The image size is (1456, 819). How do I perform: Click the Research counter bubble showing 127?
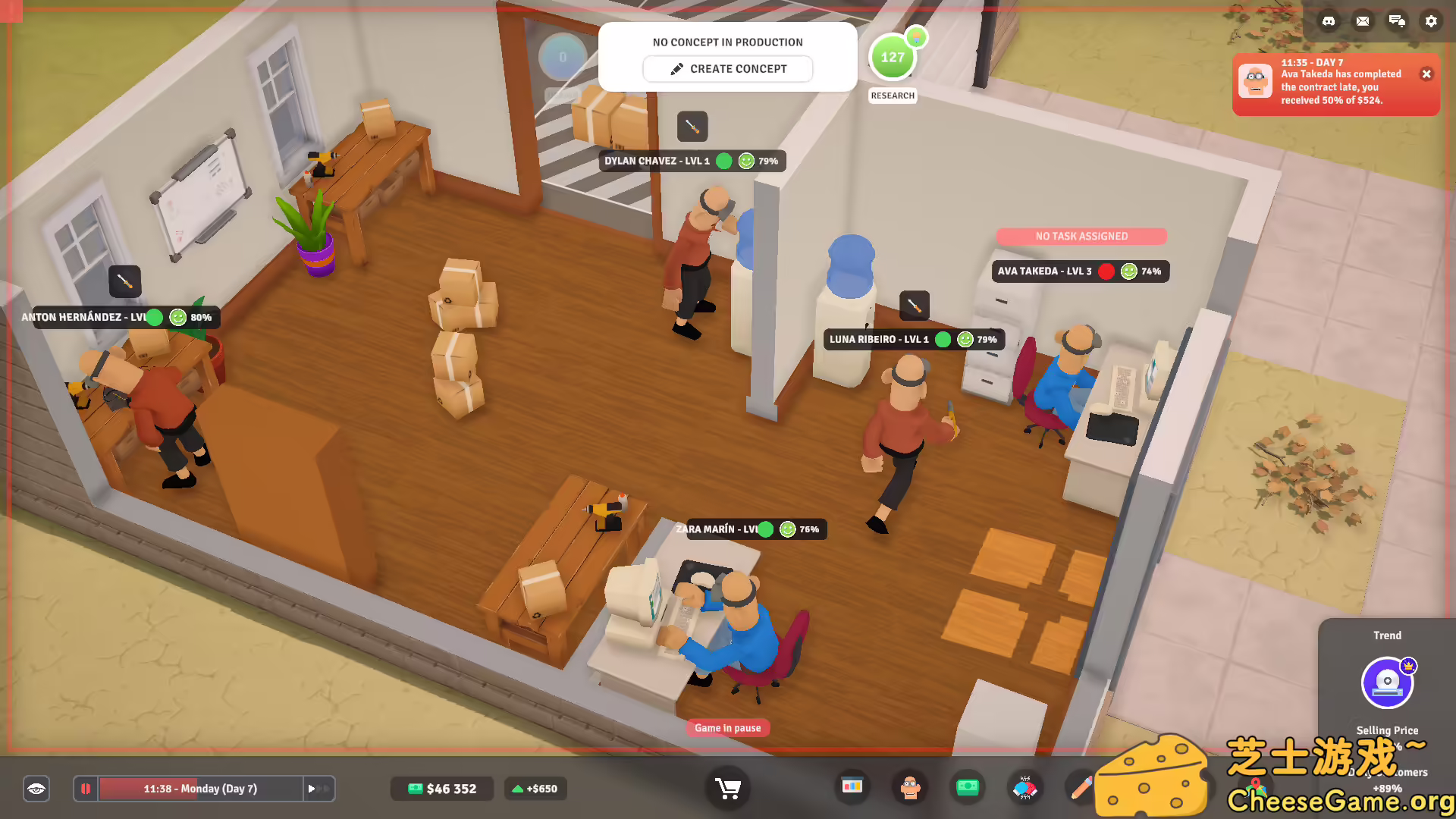coord(893,57)
